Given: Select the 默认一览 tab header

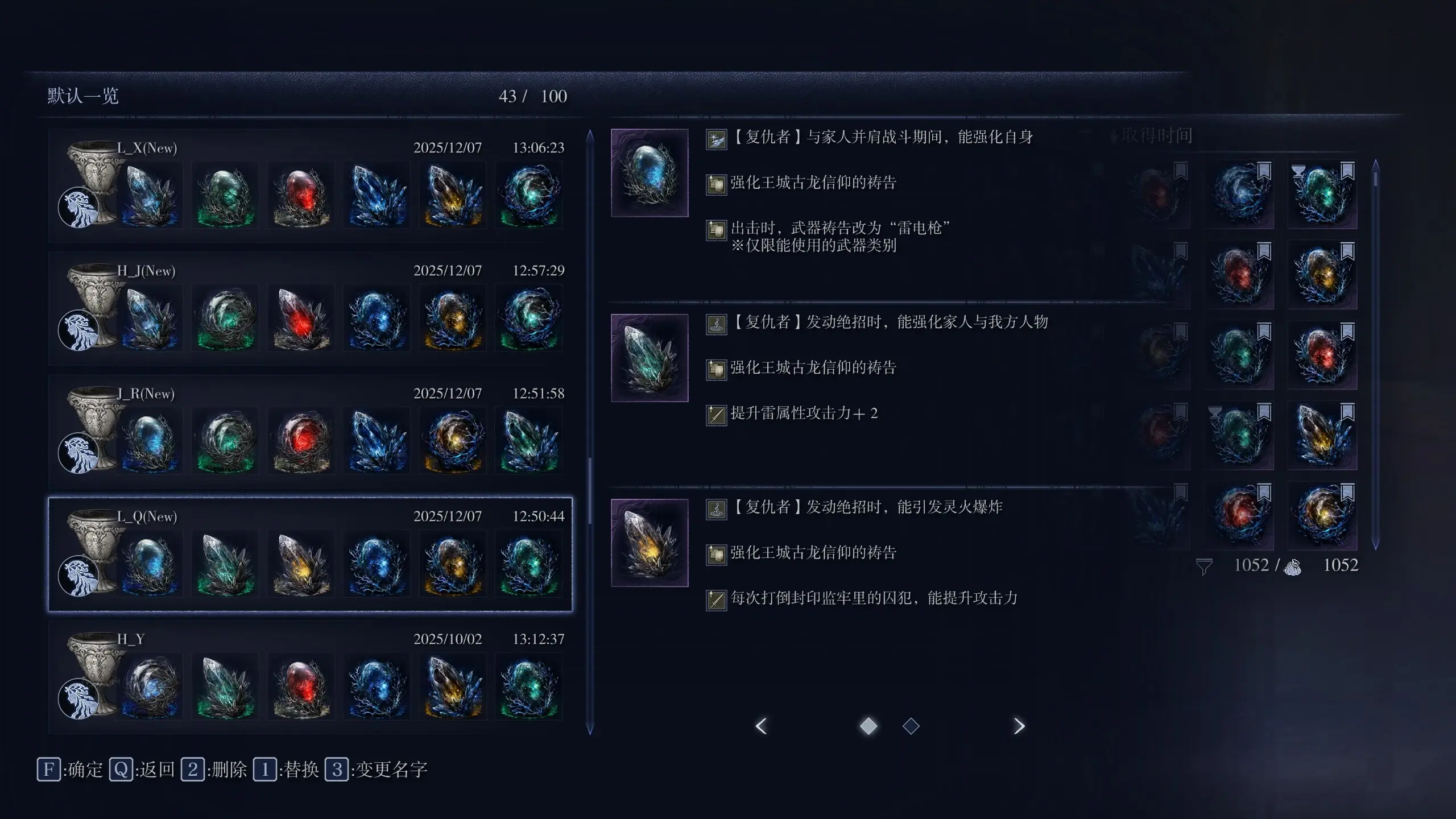Looking at the screenshot, I should pyautogui.click(x=80, y=96).
